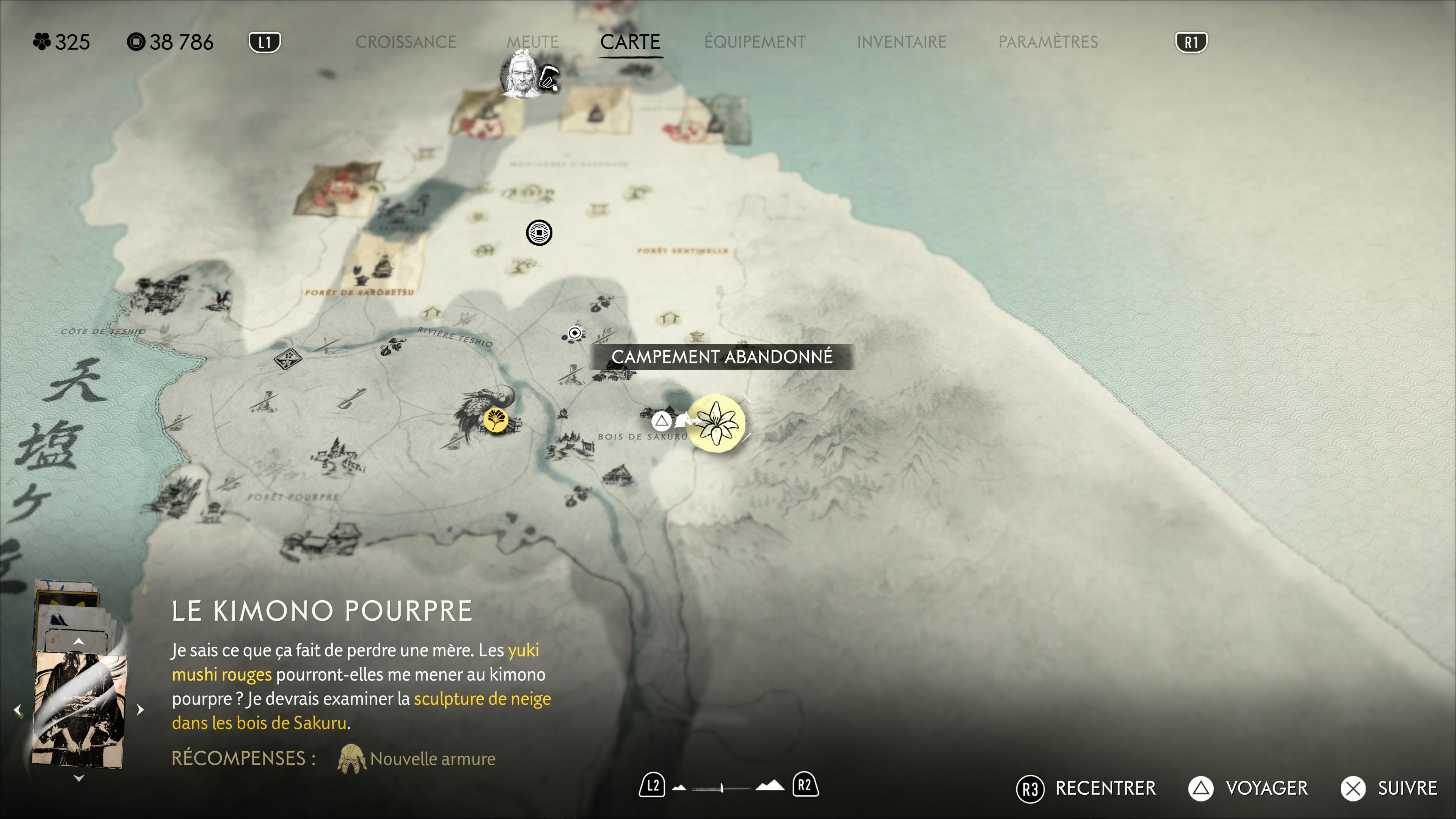
Task: Click the small circular target map marker
Action: point(575,333)
